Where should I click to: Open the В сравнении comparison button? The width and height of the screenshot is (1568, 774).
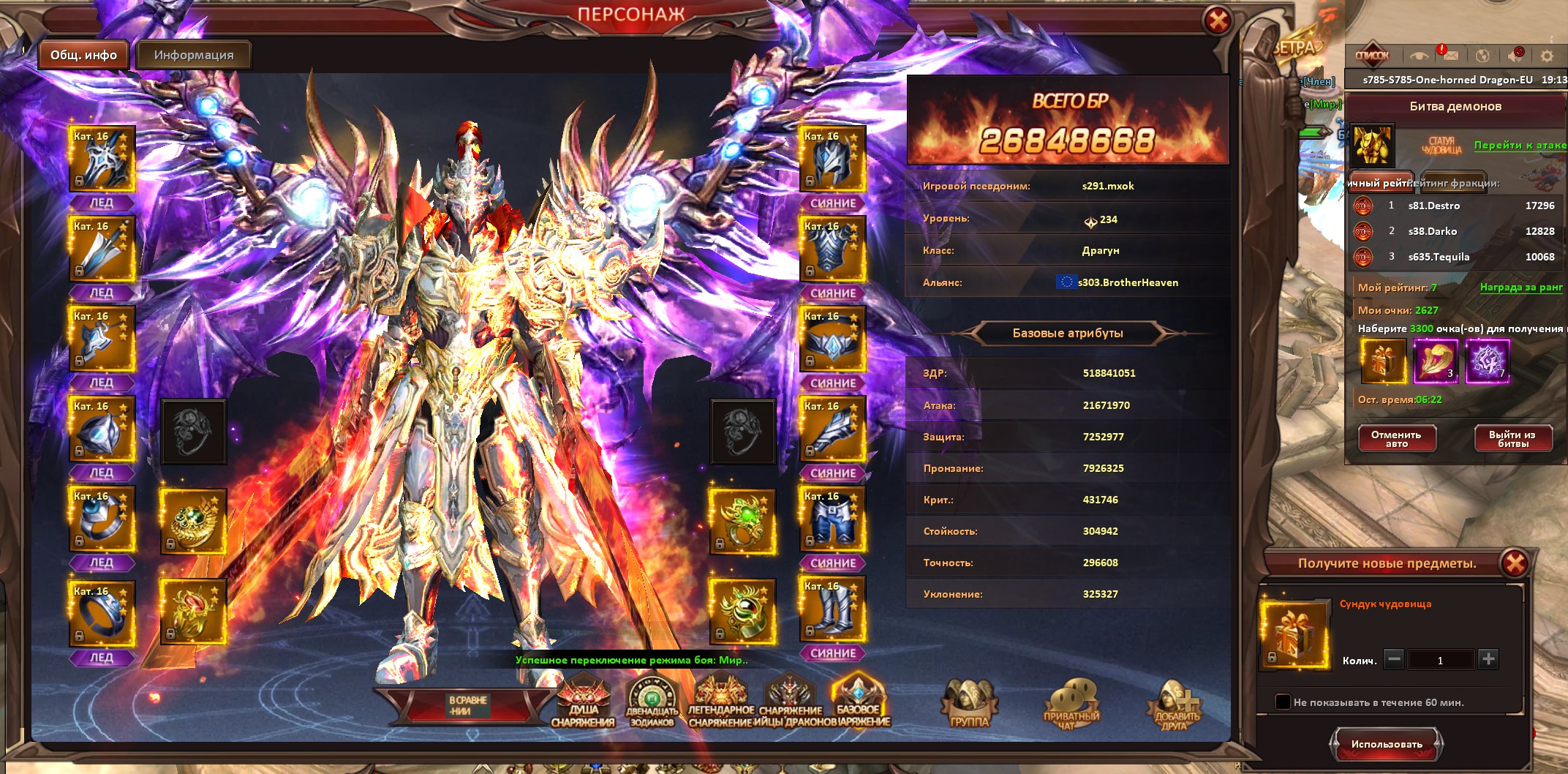467,705
